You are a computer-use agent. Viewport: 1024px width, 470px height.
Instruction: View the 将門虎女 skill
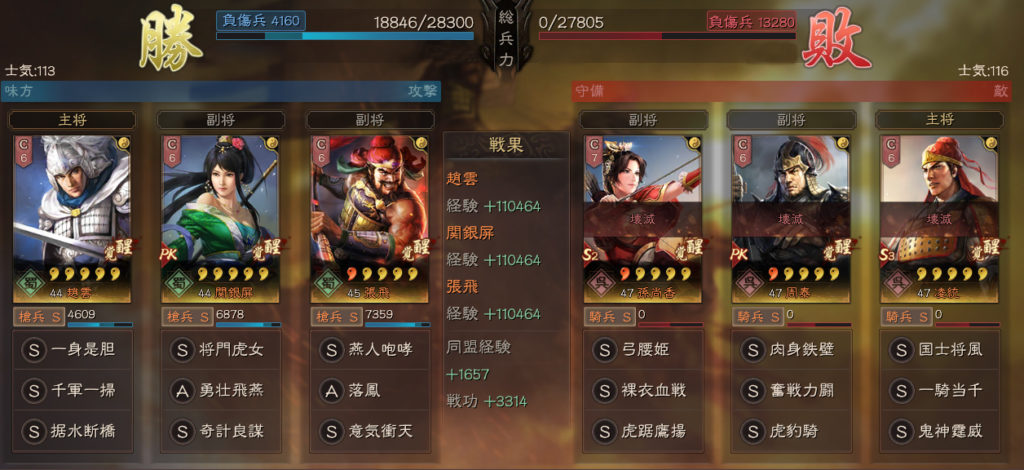[x=220, y=350]
